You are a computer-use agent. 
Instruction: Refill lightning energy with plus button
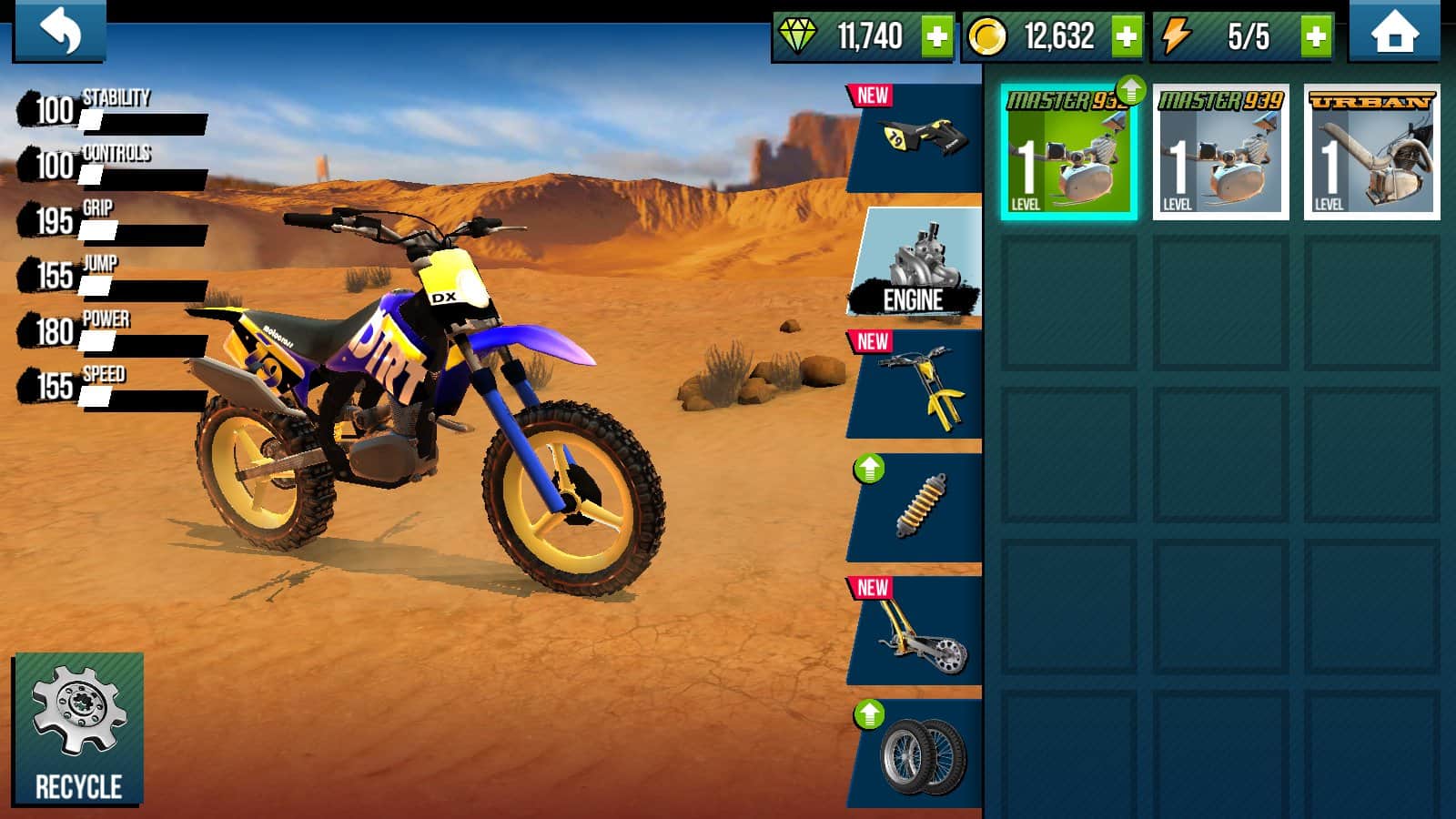pos(1316,37)
